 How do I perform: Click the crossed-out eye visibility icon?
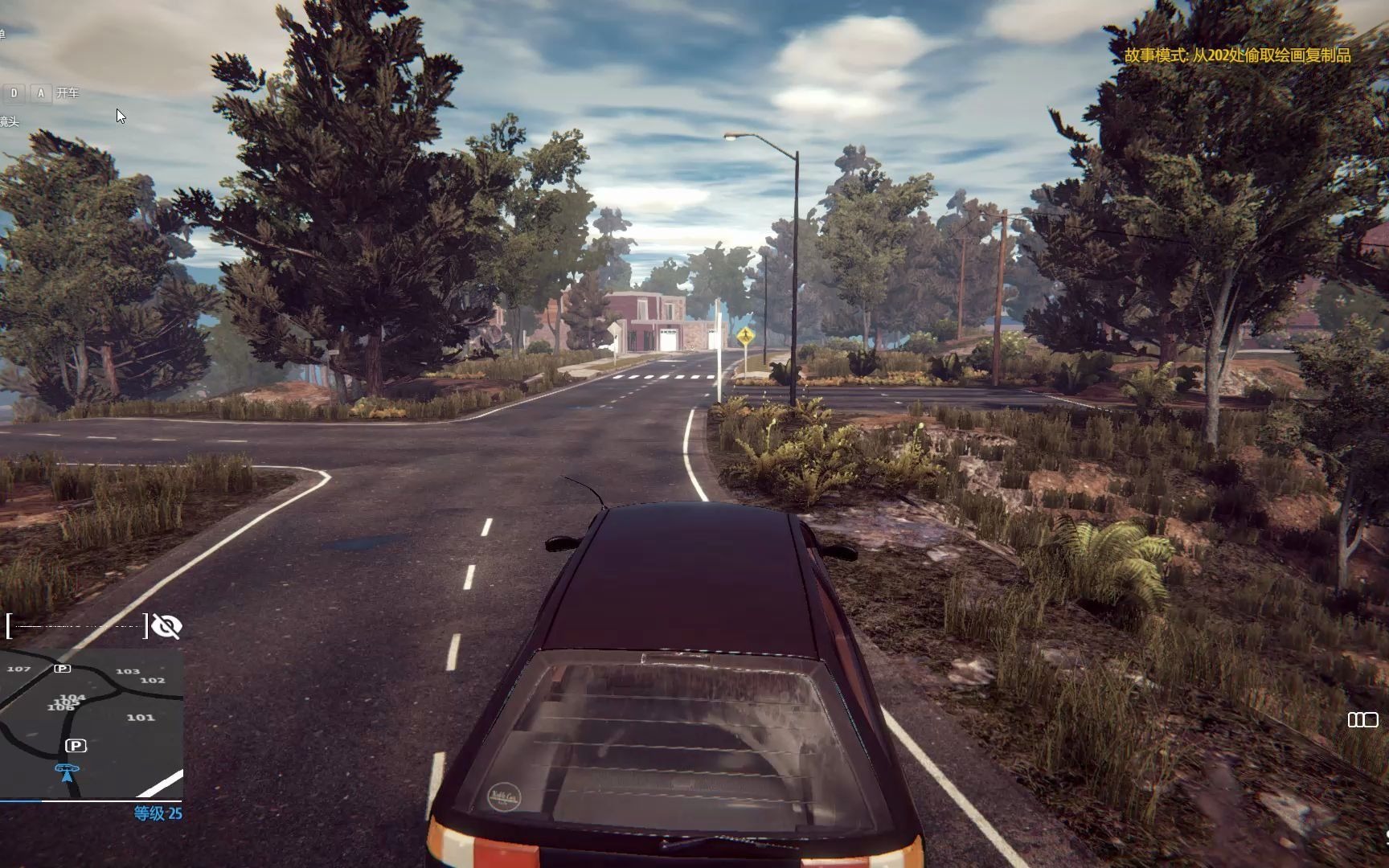pos(166,626)
